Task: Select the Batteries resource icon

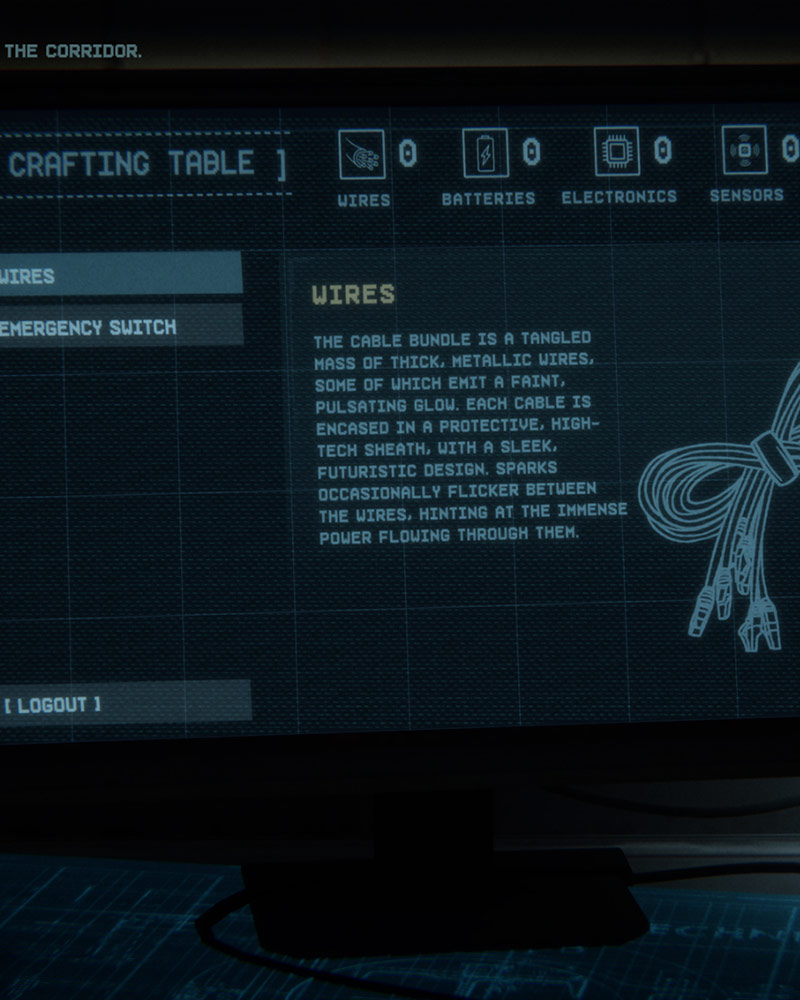Action: pos(486,153)
